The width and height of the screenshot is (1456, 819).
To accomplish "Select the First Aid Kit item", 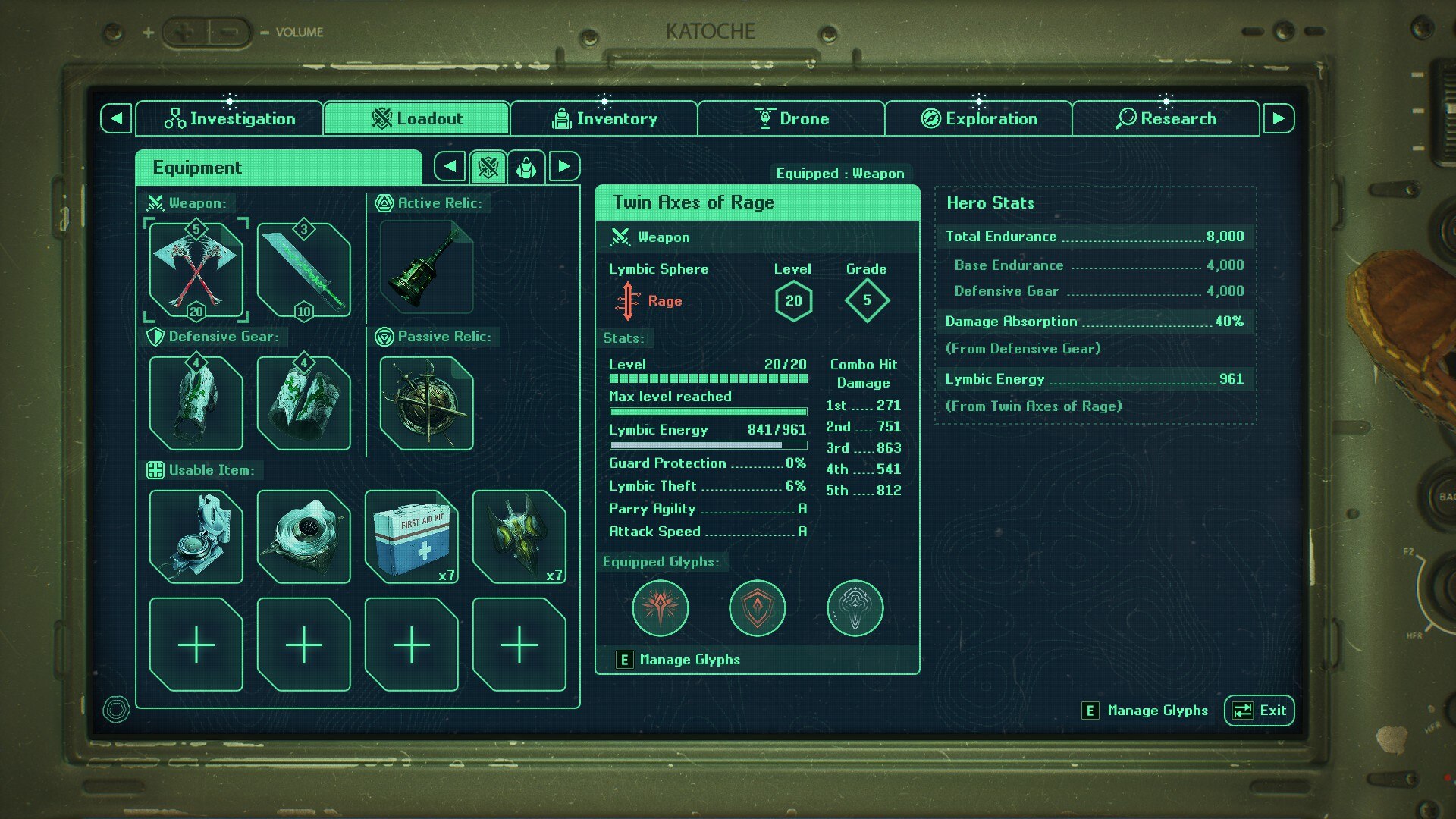I will coord(411,537).
